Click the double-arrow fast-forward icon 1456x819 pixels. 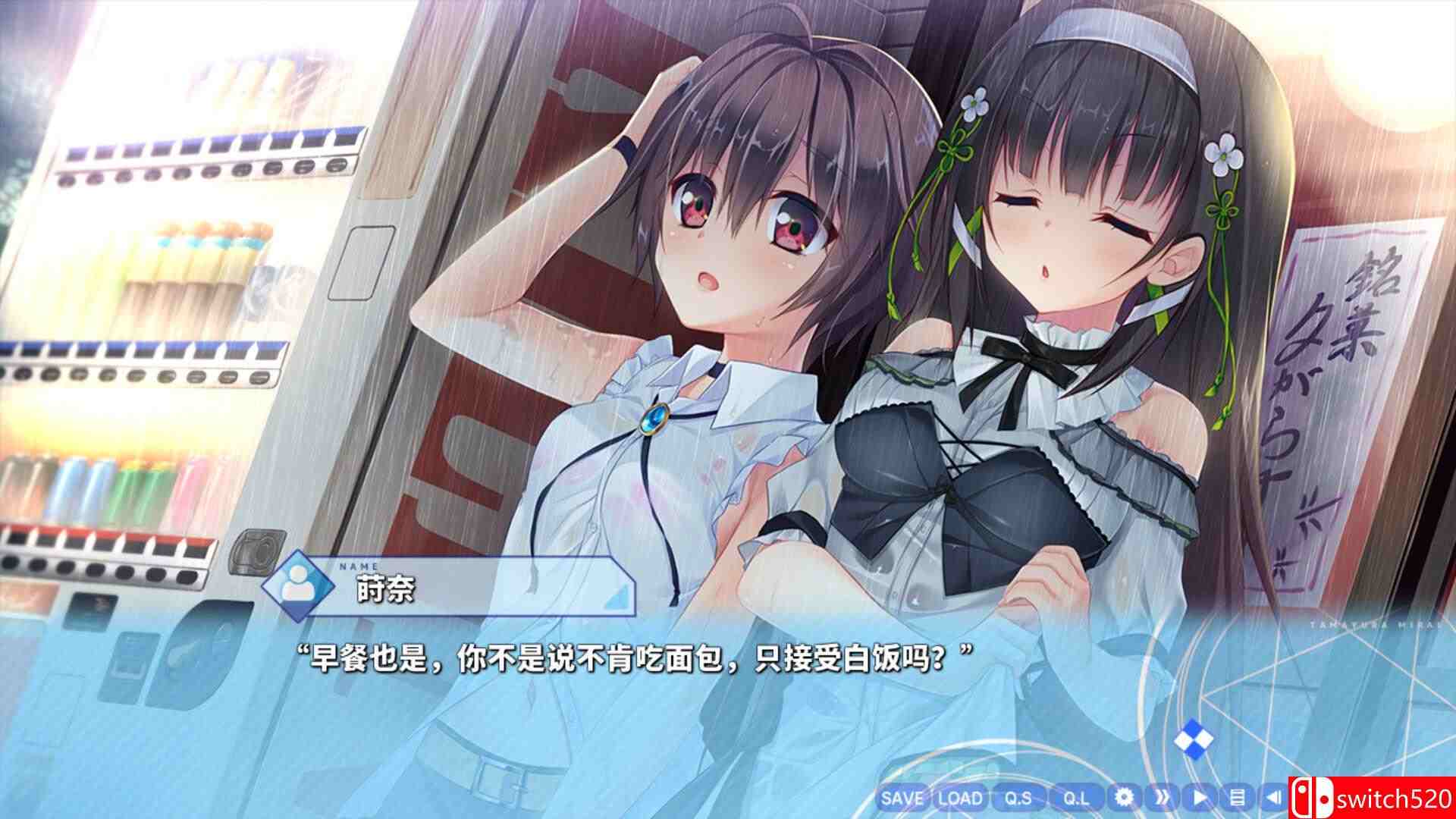[1161, 796]
